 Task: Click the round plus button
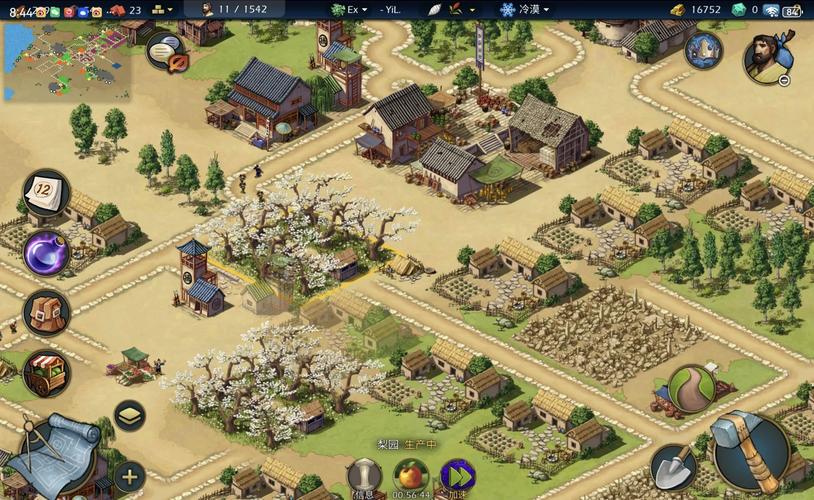click(129, 476)
